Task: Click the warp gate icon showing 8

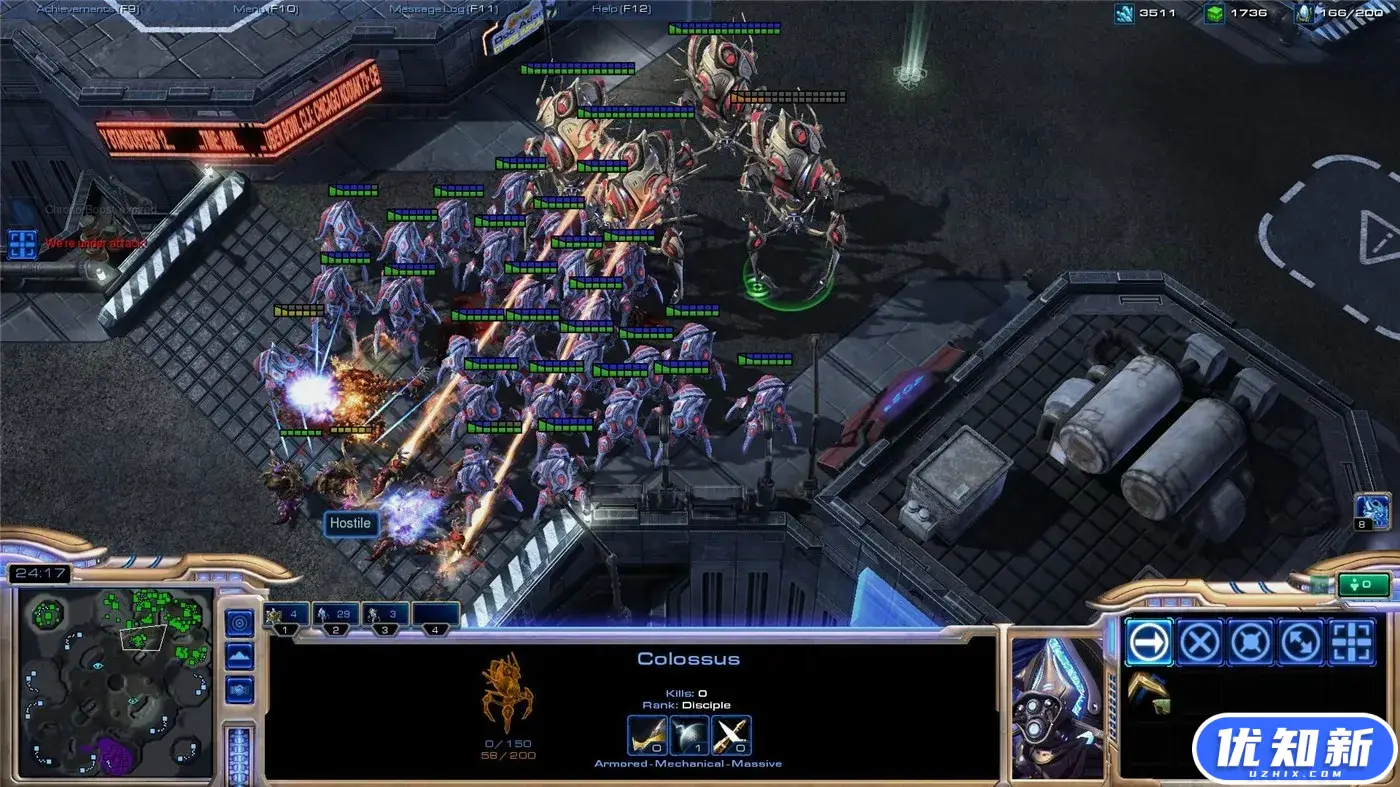Action: coord(1372,510)
